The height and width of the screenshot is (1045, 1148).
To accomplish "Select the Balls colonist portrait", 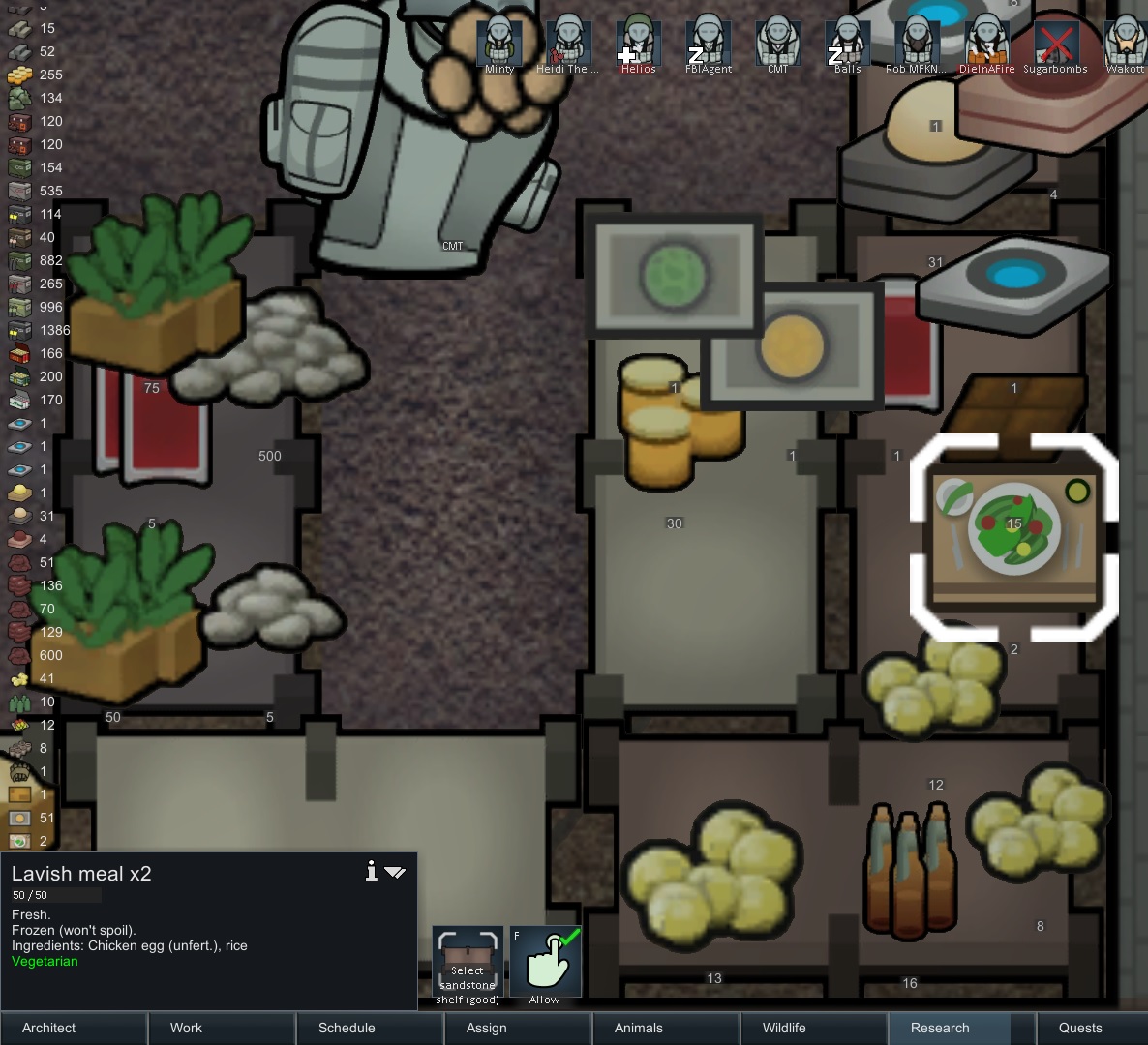I will tap(847, 44).
